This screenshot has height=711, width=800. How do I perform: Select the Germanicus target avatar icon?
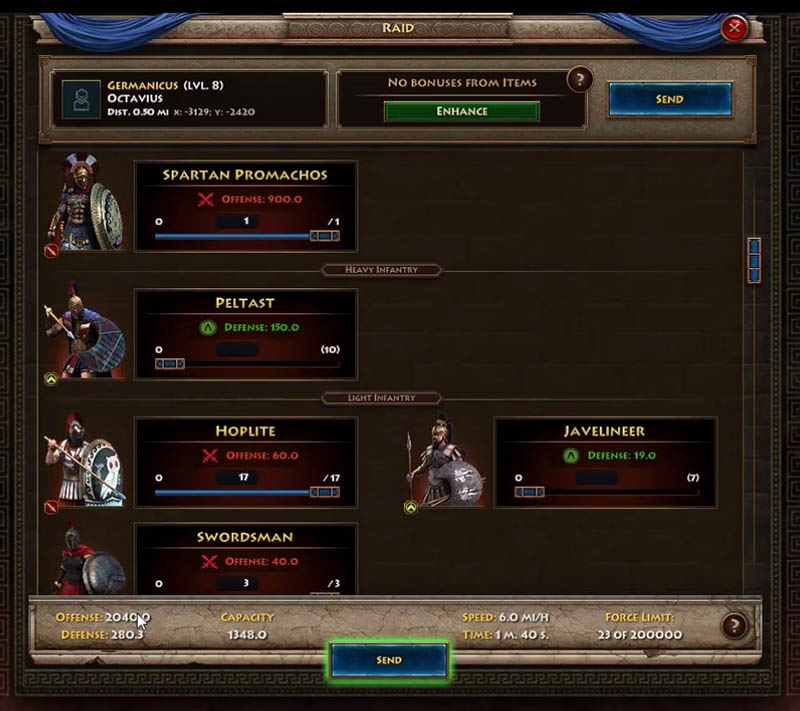pyautogui.click(x=75, y=99)
